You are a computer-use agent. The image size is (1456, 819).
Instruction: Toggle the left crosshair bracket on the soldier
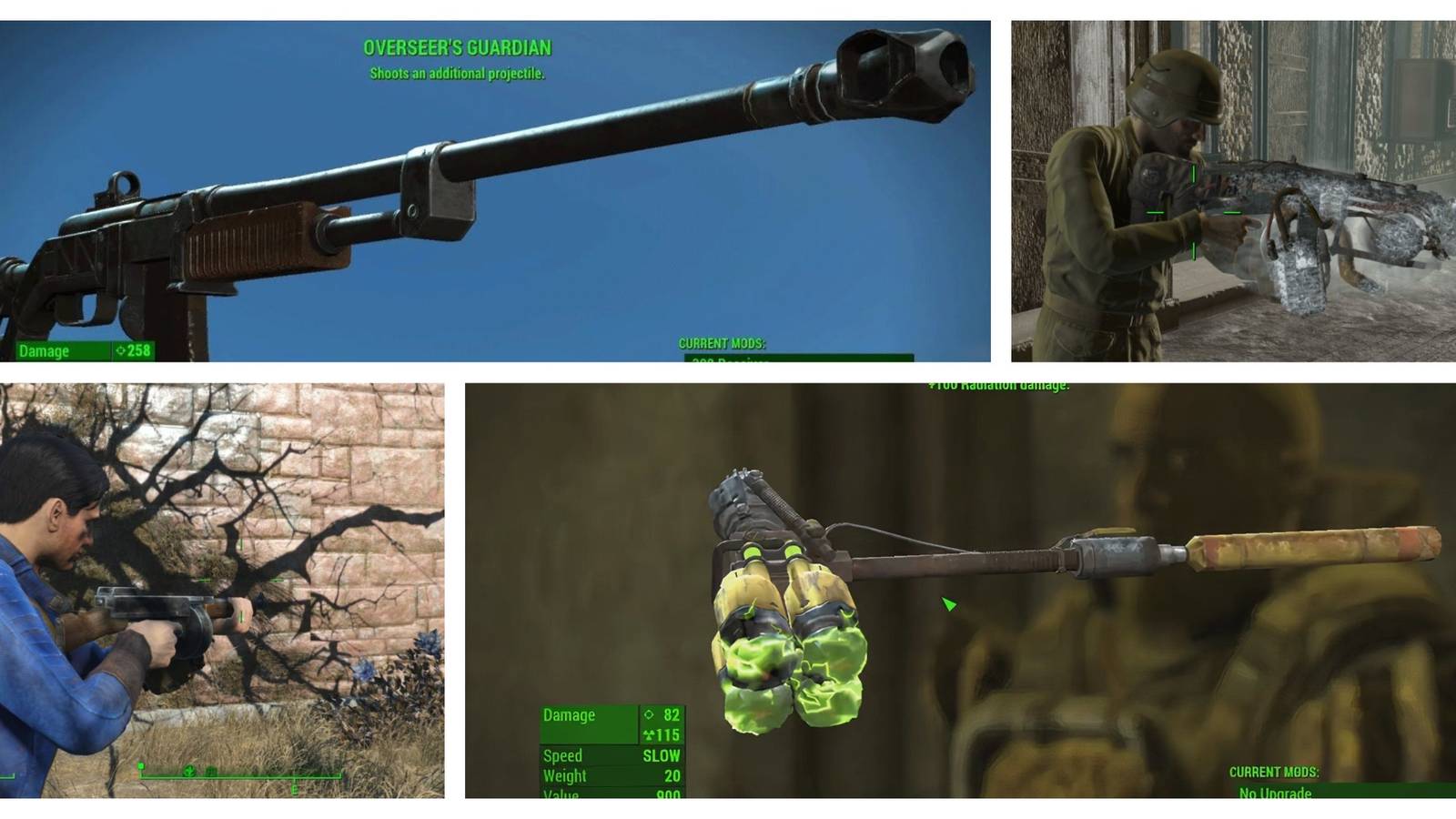click(x=1157, y=212)
